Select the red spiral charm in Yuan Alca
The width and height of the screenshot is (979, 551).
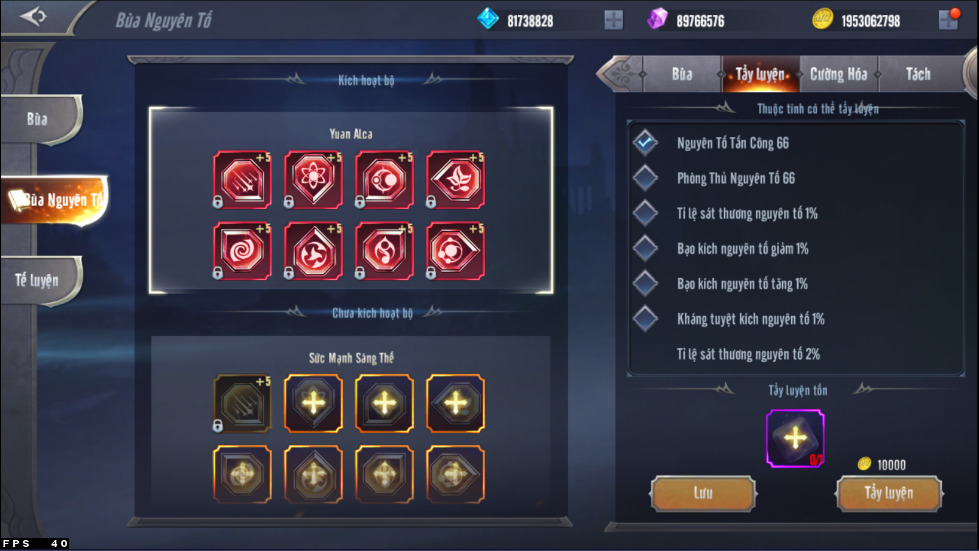242,250
